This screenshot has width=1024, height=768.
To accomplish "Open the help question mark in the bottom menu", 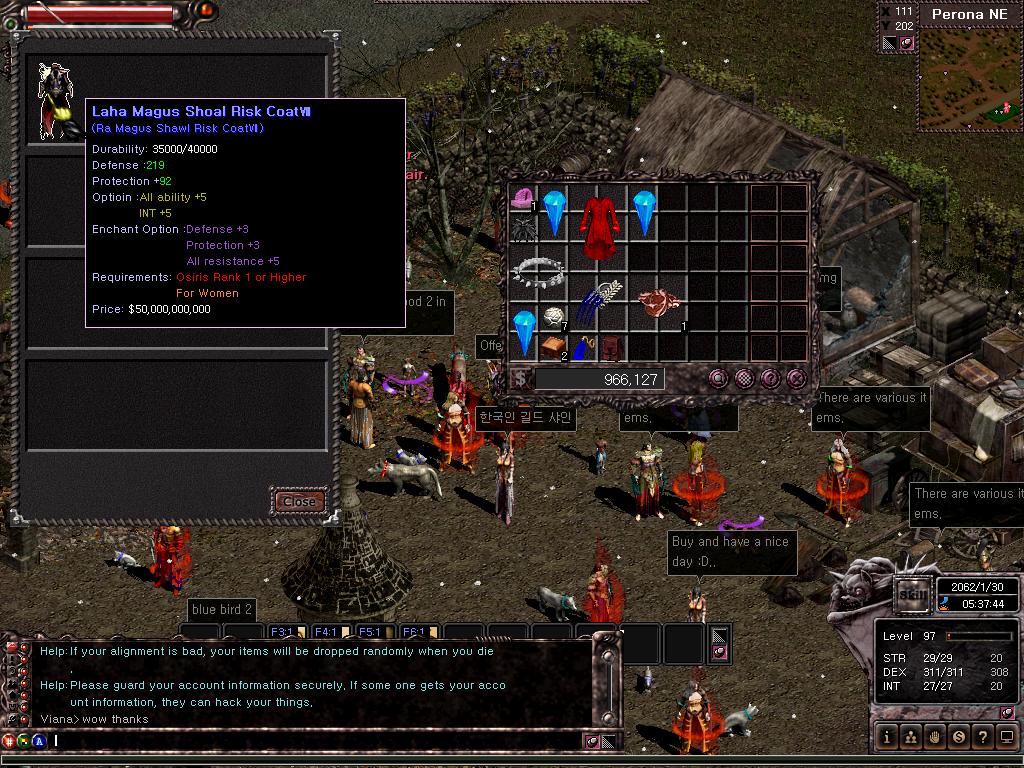I will [x=983, y=737].
